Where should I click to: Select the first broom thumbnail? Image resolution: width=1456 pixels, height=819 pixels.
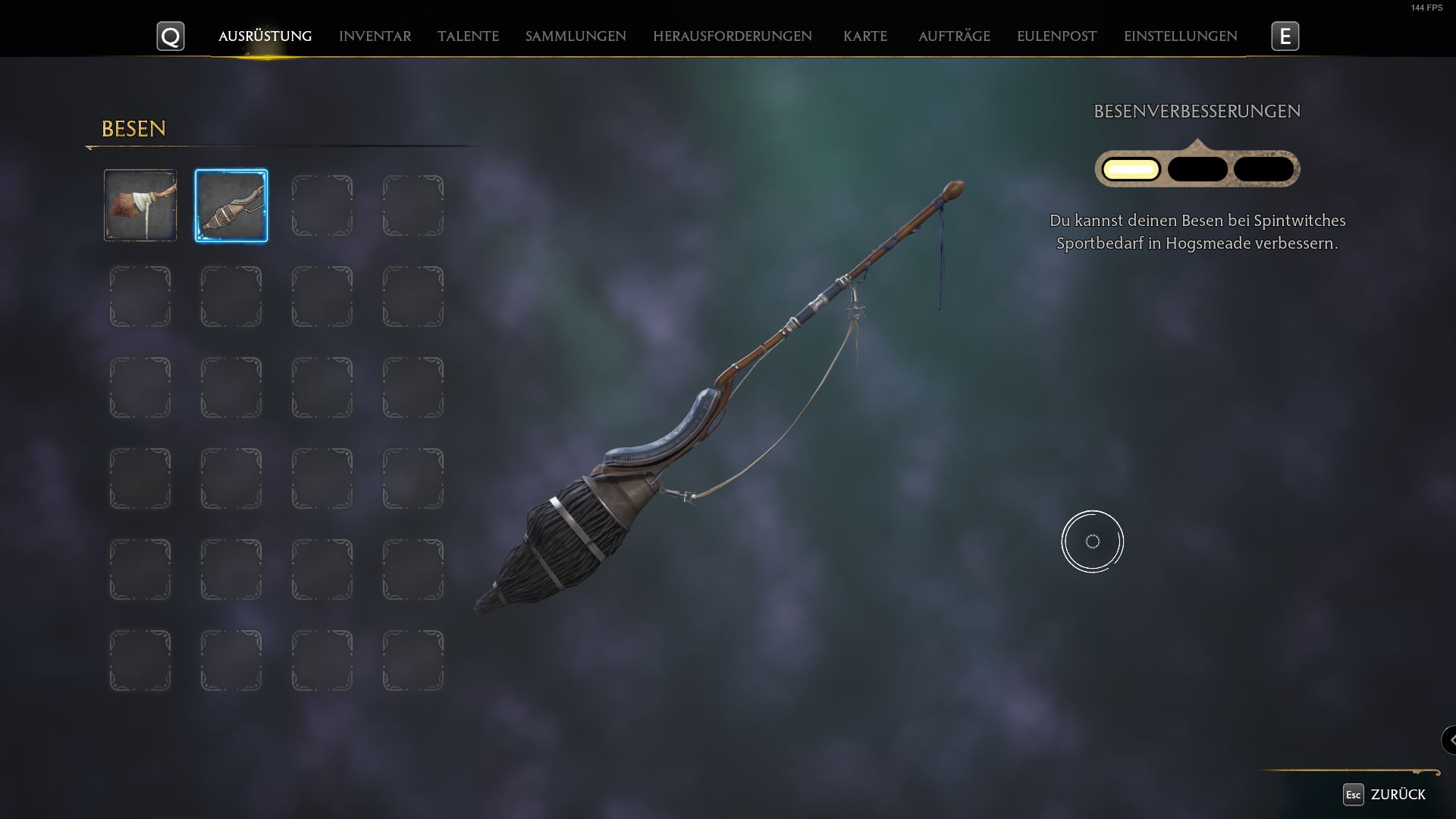click(x=140, y=205)
